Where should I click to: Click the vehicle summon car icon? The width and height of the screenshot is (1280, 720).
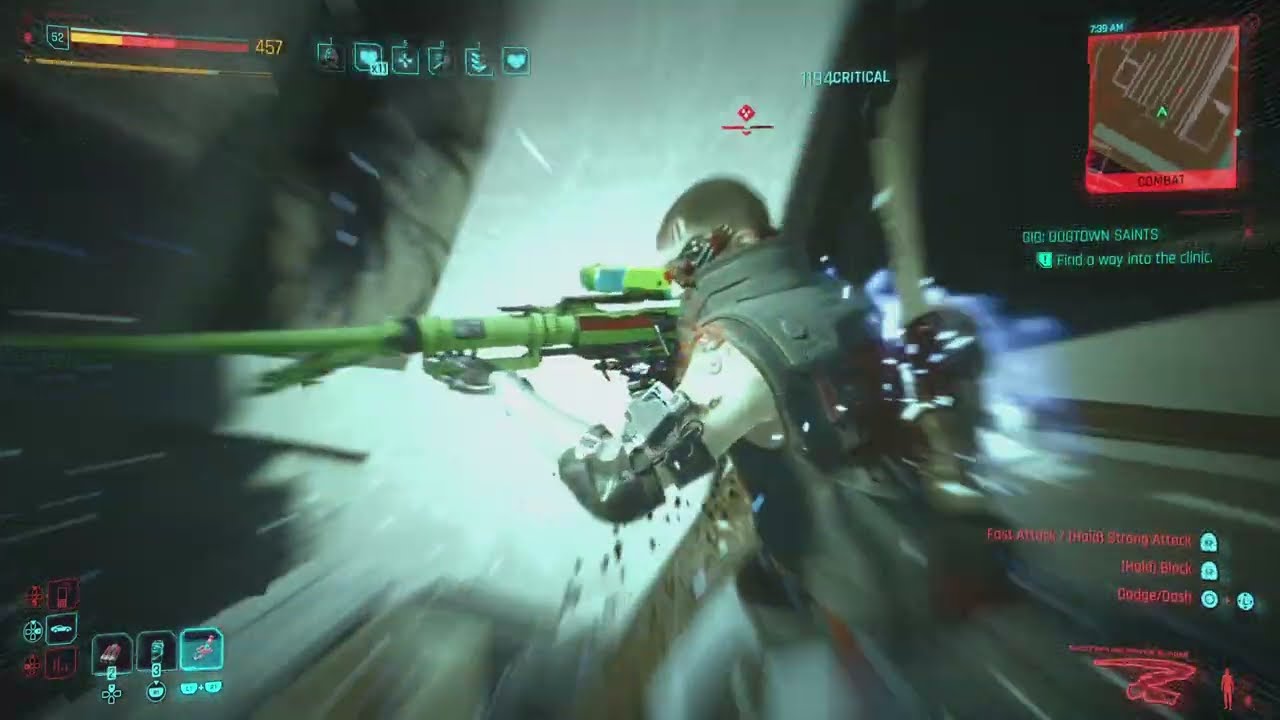pos(61,628)
